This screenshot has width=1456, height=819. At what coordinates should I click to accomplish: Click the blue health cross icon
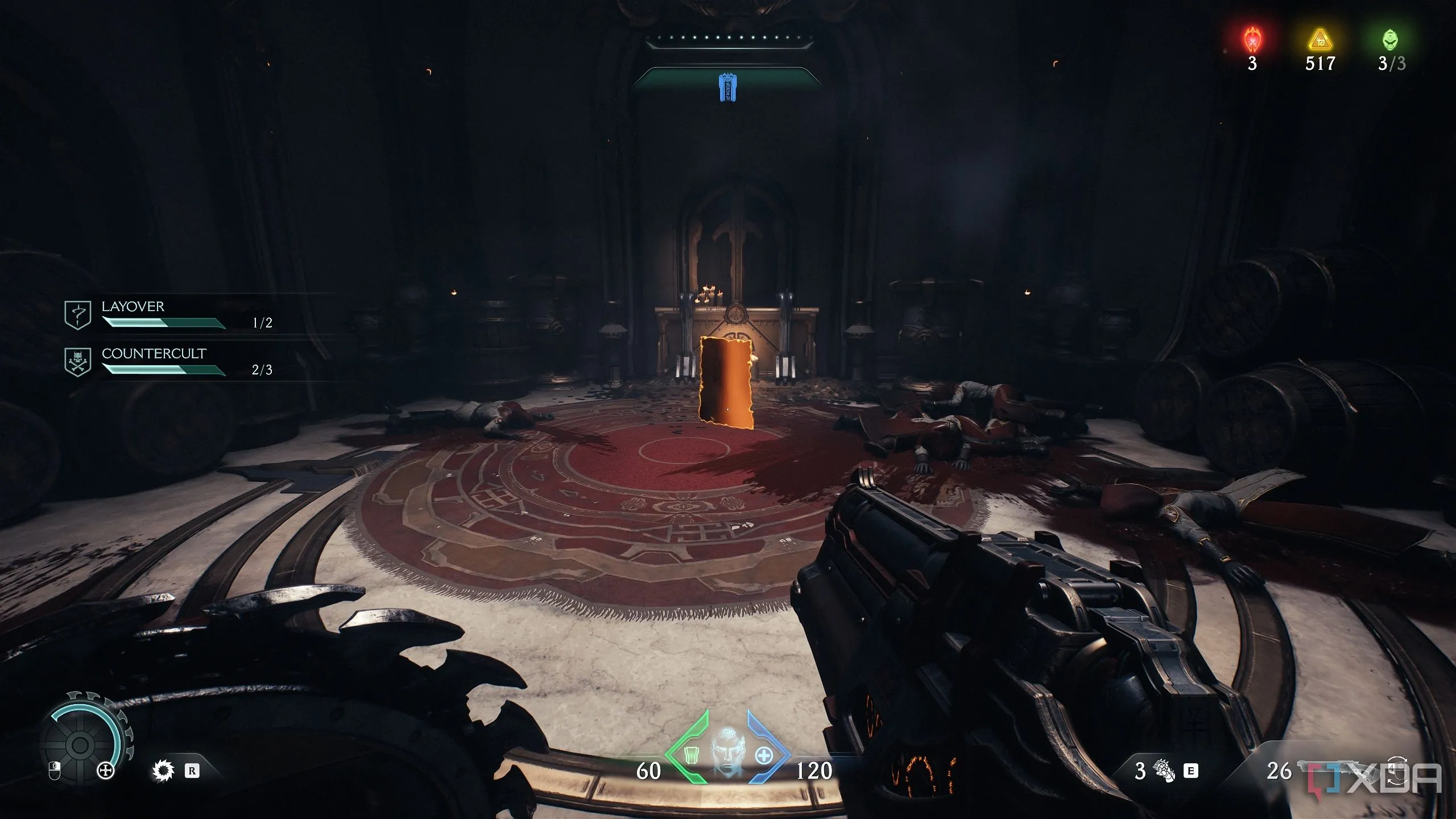tap(763, 756)
